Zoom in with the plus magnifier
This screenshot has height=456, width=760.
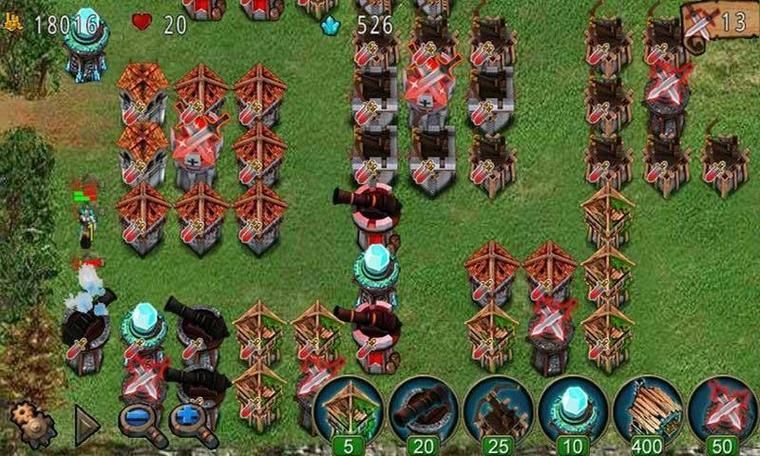[x=191, y=424]
